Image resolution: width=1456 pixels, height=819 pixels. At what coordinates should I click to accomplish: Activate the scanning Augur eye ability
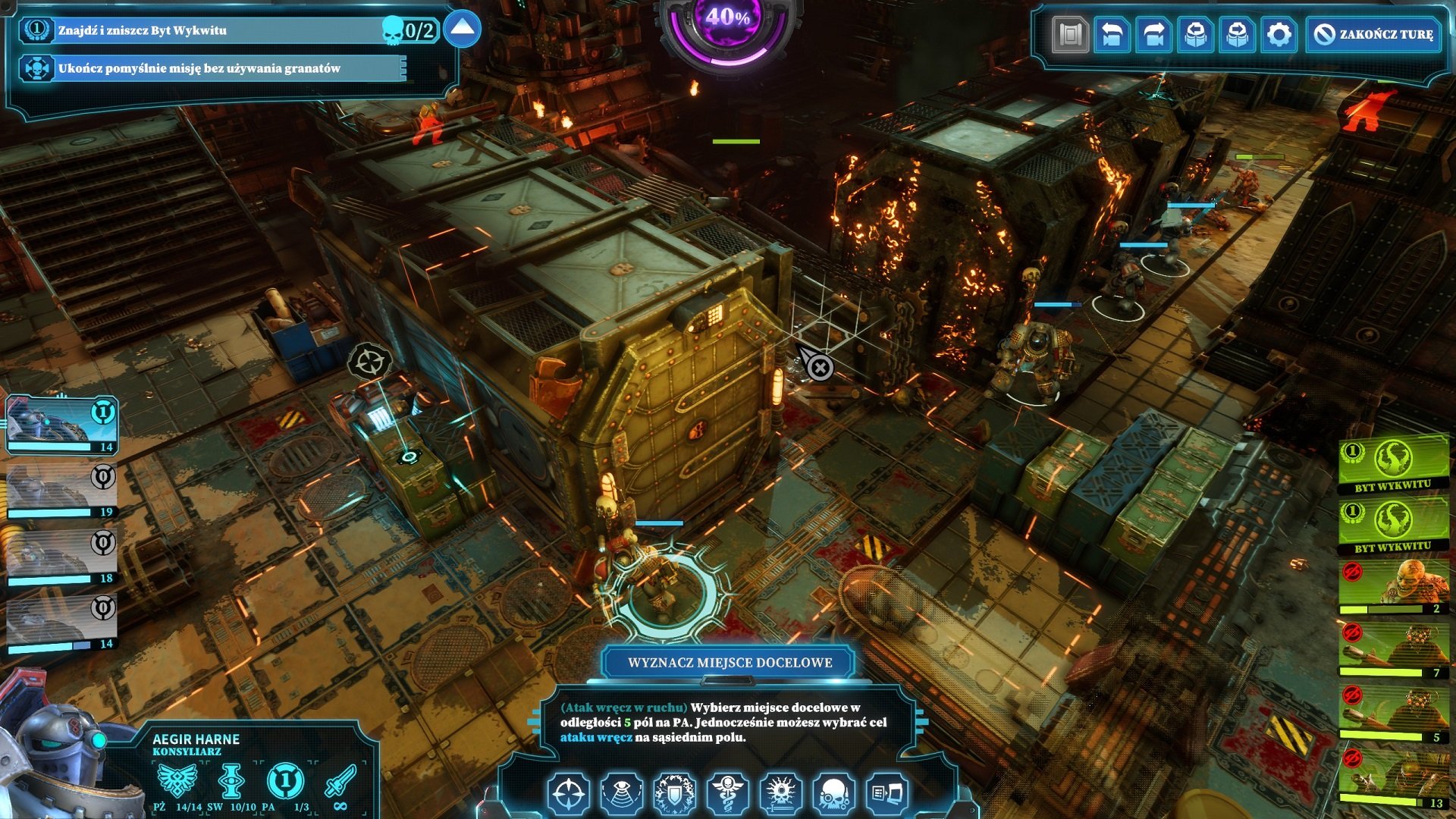tap(620, 792)
